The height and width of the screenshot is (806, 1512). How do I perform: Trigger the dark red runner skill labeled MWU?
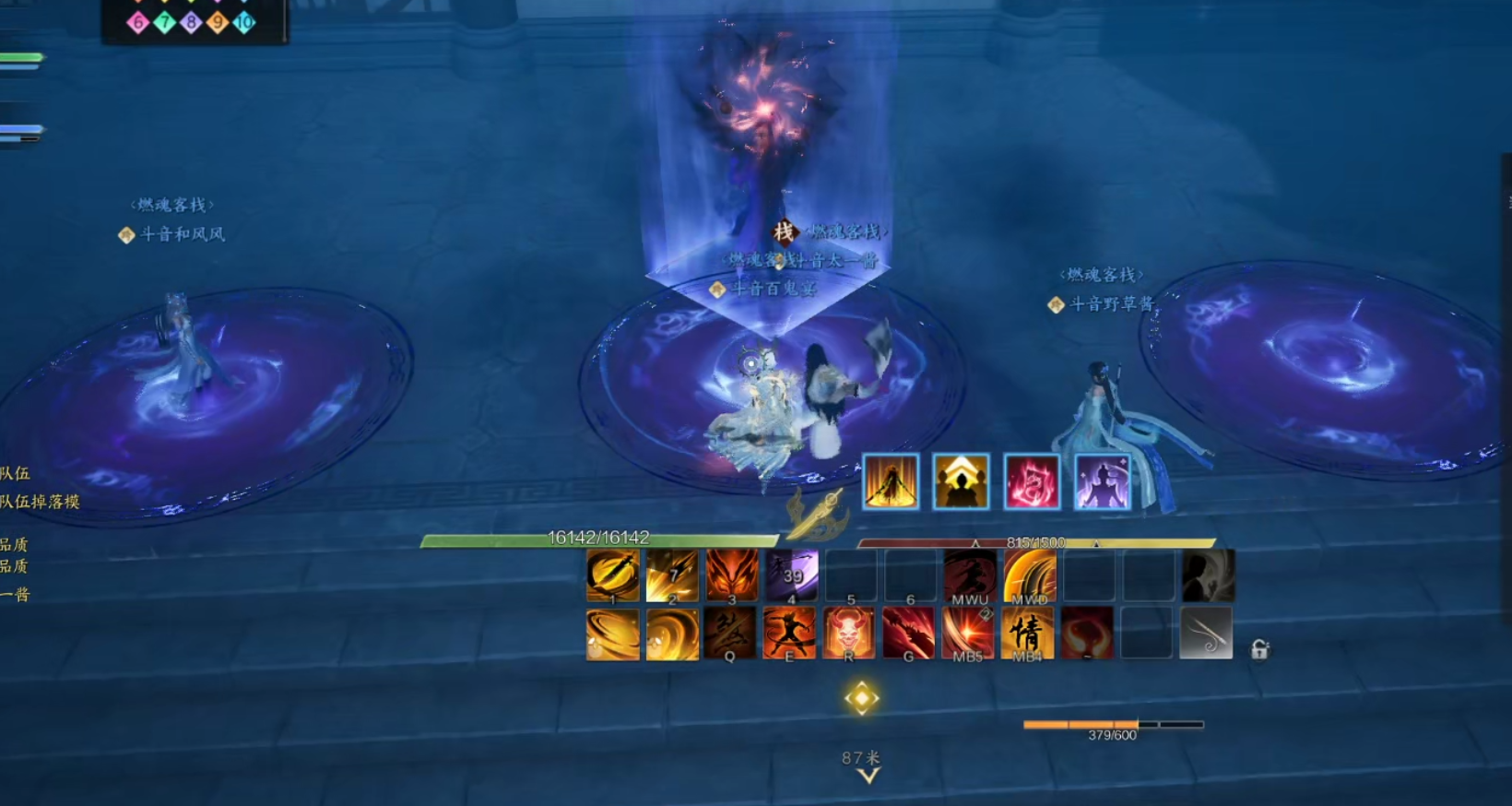click(970, 575)
